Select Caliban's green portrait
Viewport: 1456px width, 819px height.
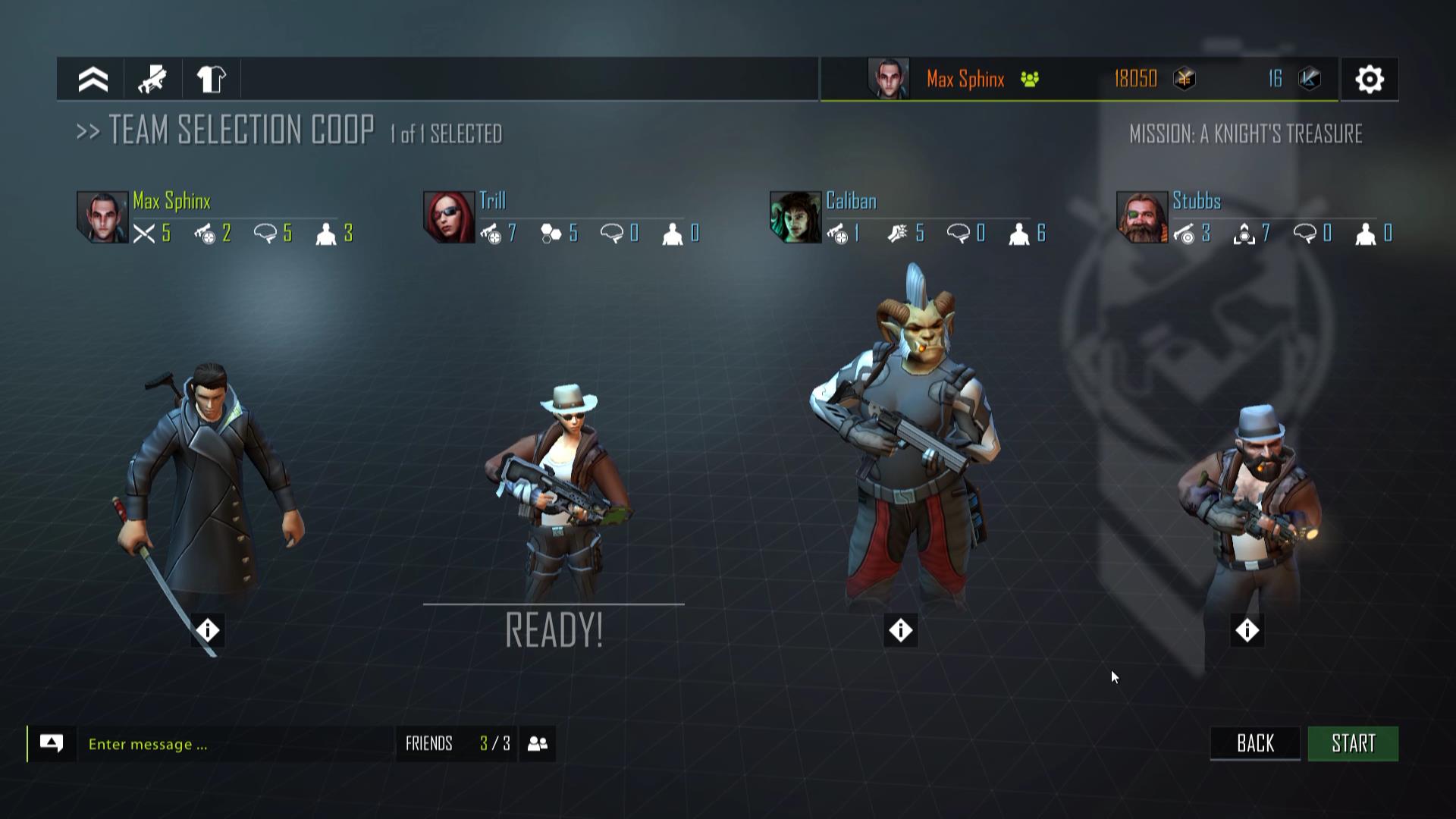795,217
